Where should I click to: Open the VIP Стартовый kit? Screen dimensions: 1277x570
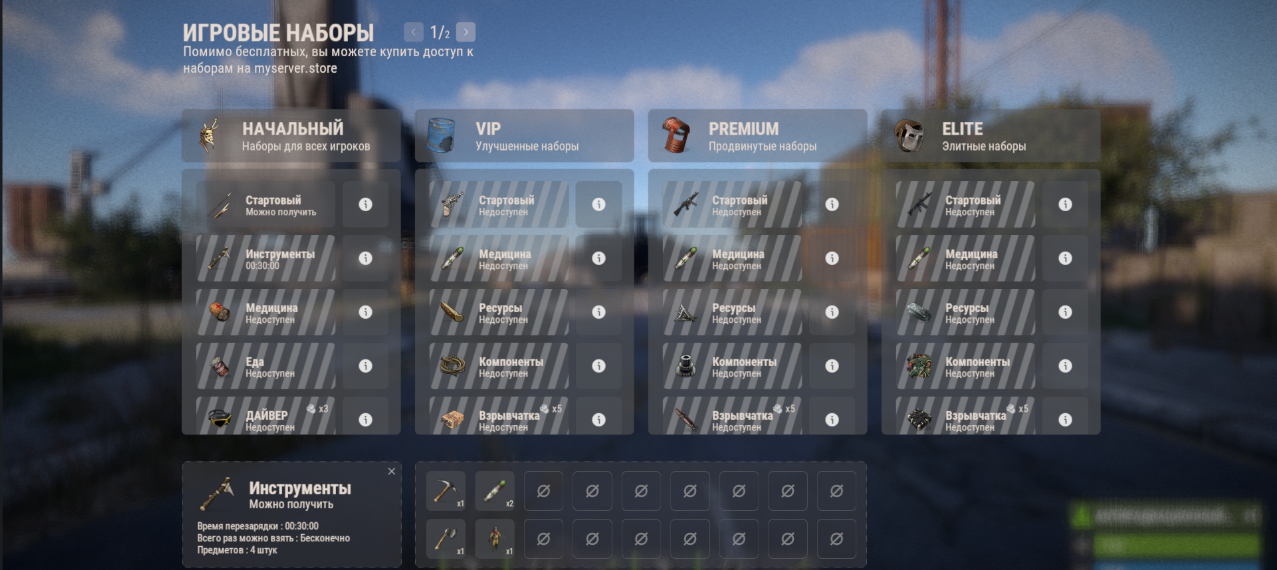tap(497, 205)
